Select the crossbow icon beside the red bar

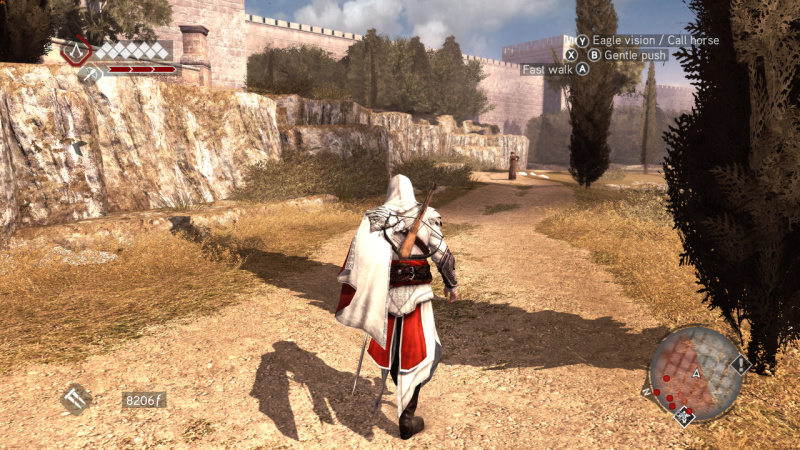[x=89, y=72]
